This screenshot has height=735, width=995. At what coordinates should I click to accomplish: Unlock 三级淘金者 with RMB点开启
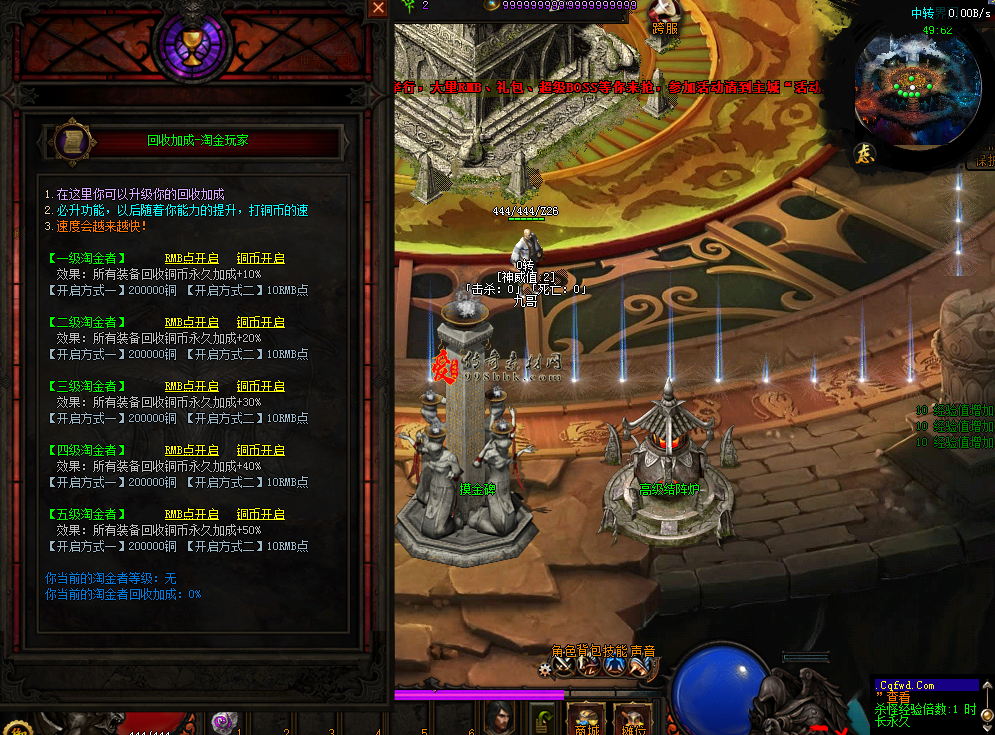click(191, 386)
